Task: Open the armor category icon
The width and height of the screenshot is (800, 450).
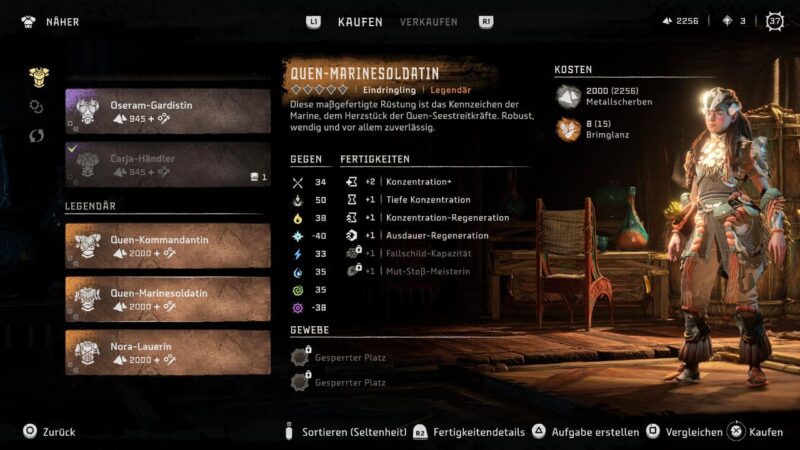Action: click(x=37, y=75)
